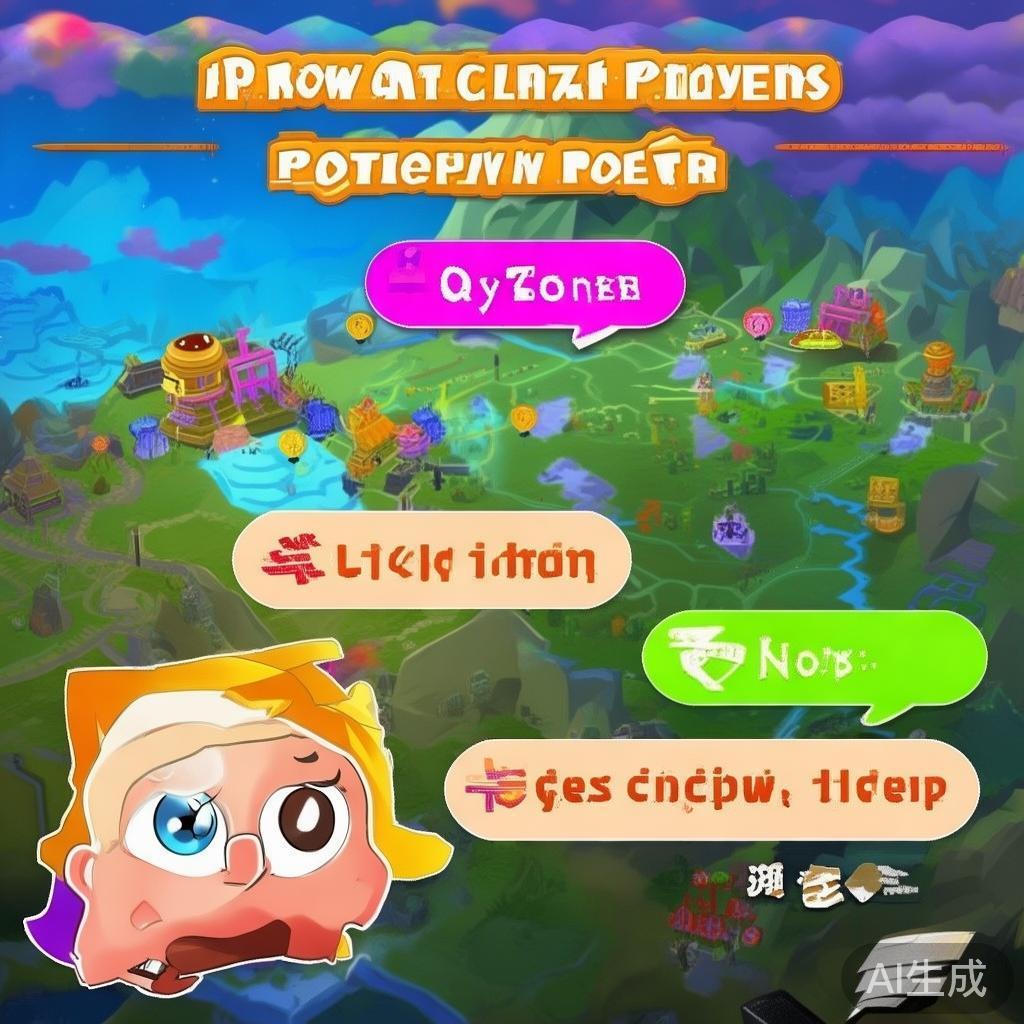Pick the peach "ges cncpw, tldeip" option
Screen dimensions: 1024x1024
(x=710, y=789)
